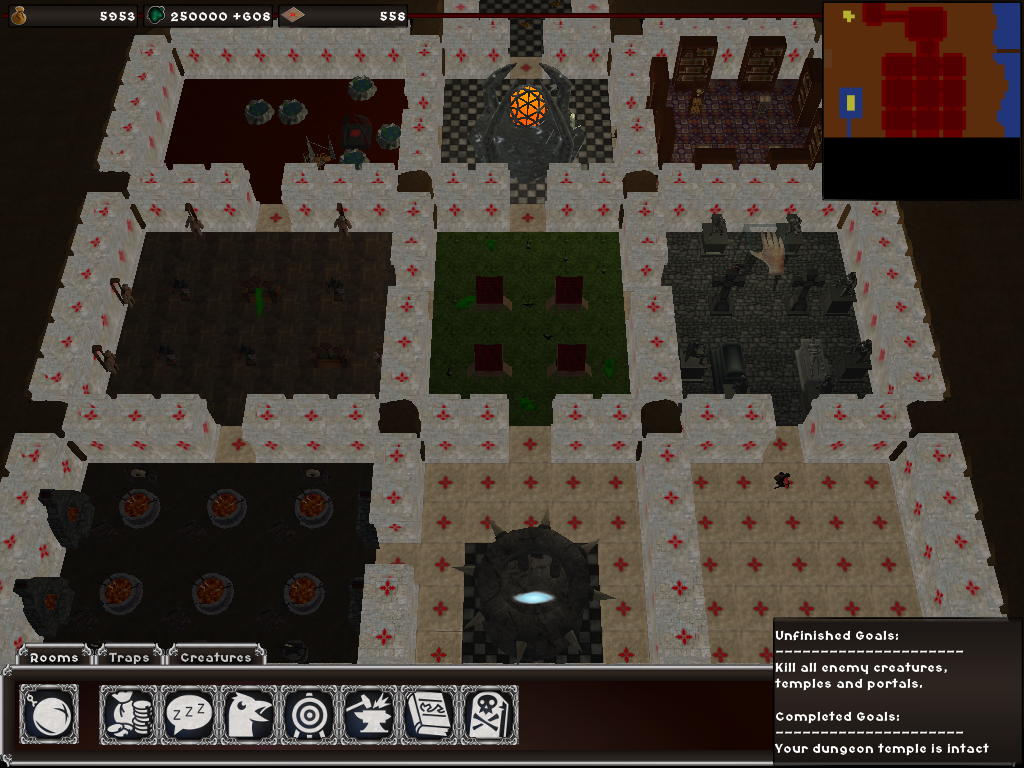Choose the training room target icon
The height and width of the screenshot is (768, 1024).
point(309,714)
